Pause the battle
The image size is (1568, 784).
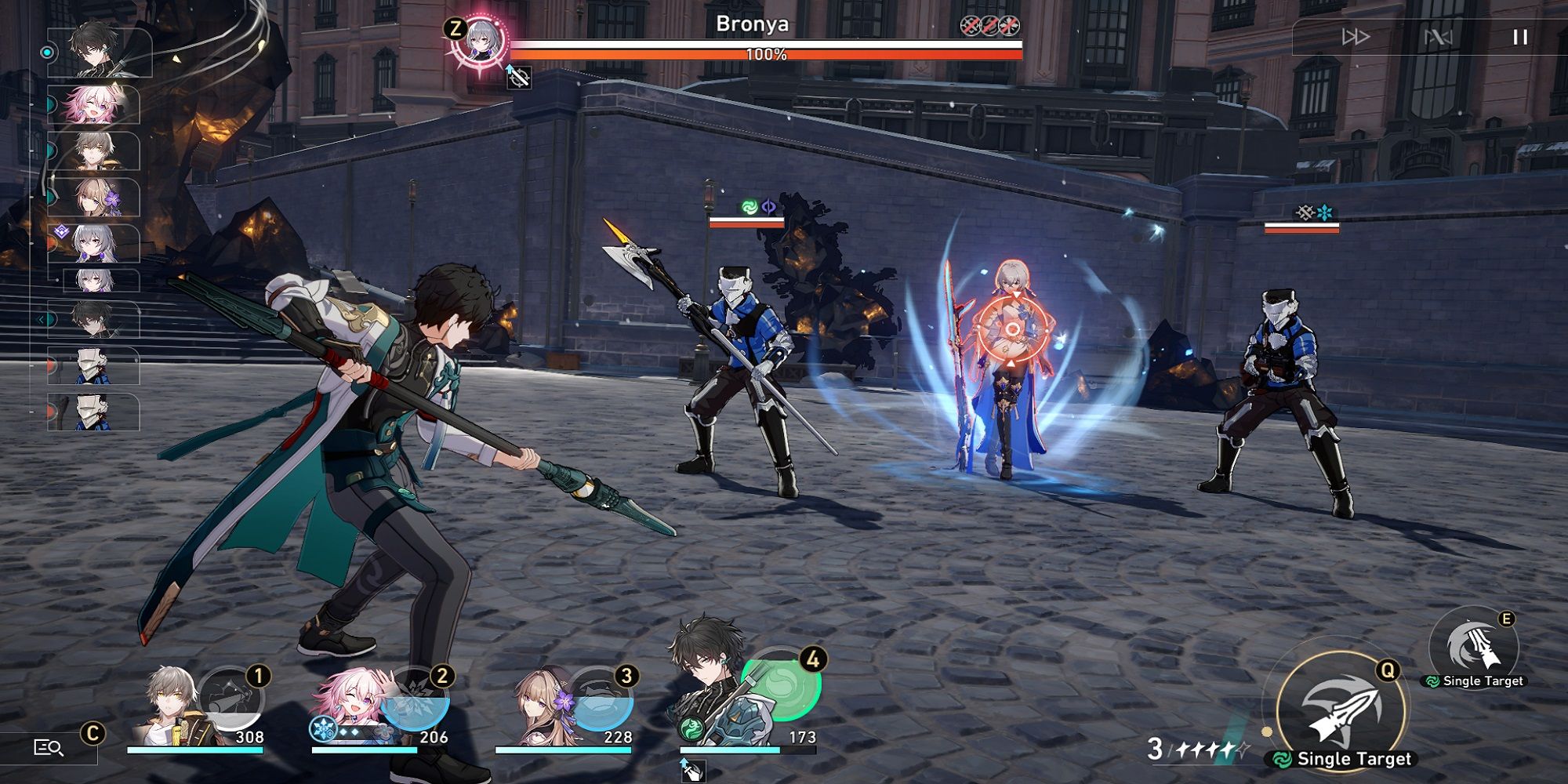point(1519,37)
